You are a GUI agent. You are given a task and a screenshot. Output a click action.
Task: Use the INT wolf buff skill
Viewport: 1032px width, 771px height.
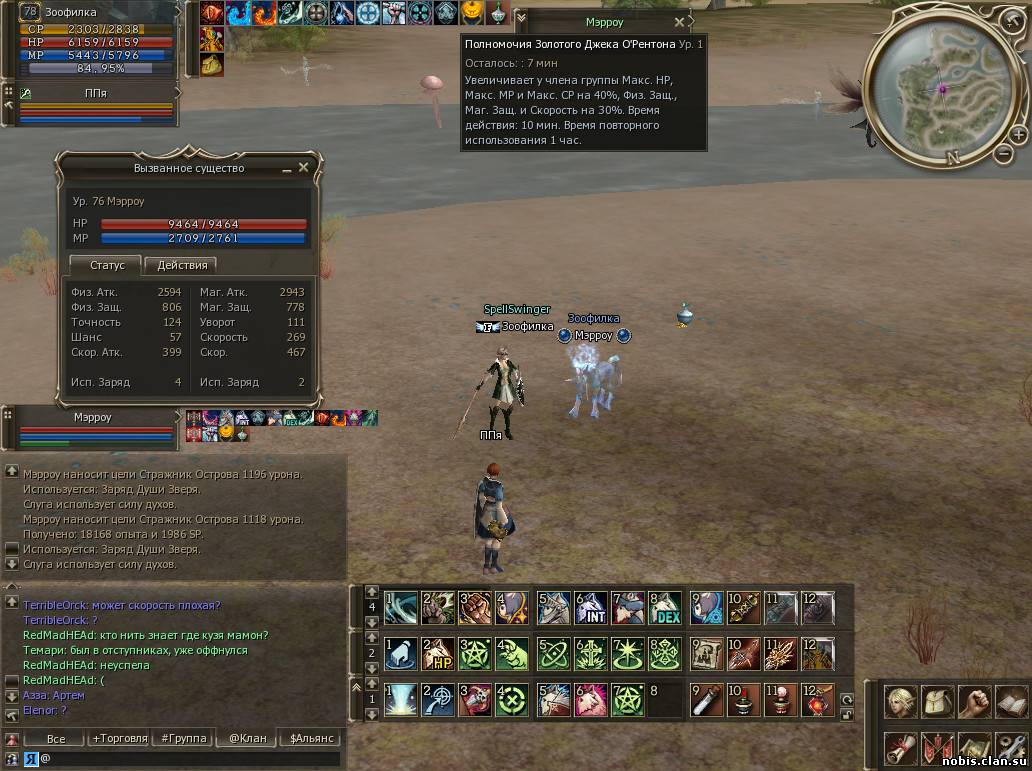pos(591,608)
